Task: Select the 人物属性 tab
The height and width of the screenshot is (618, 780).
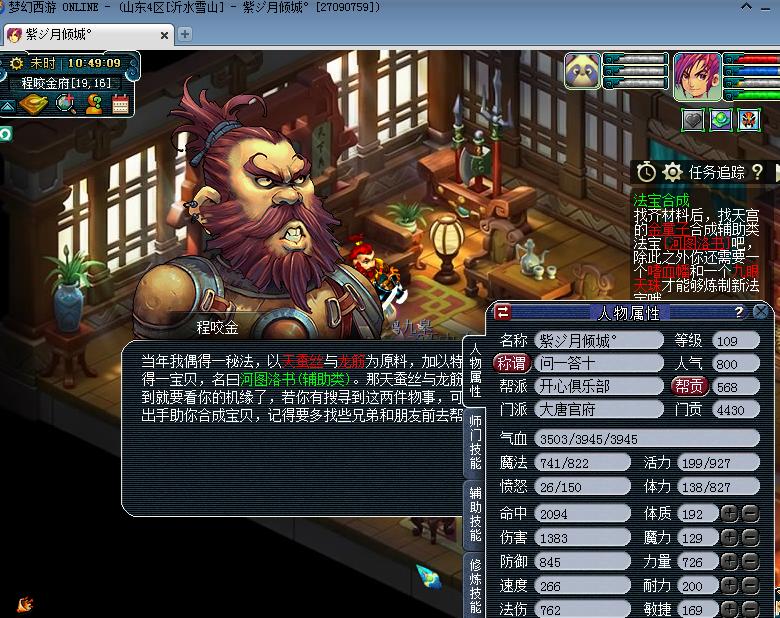Action: click(x=476, y=370)
